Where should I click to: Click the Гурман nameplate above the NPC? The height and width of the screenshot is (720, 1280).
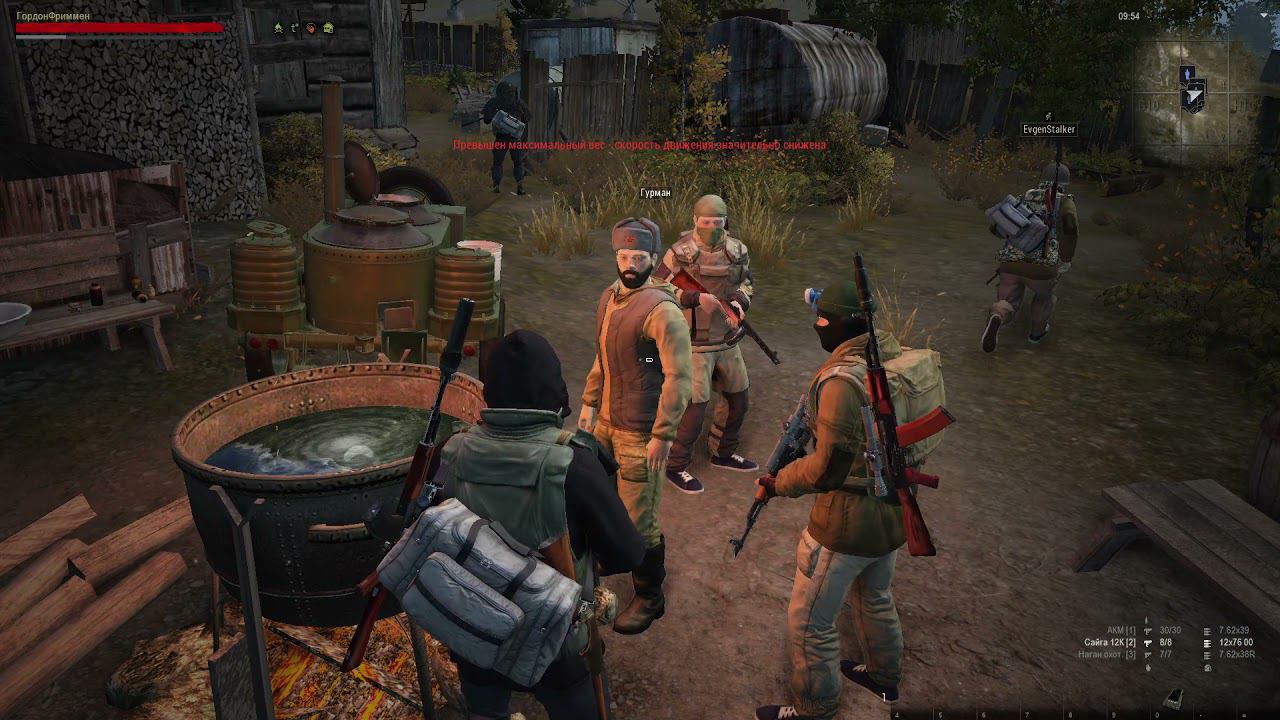[x=655, y=192]
